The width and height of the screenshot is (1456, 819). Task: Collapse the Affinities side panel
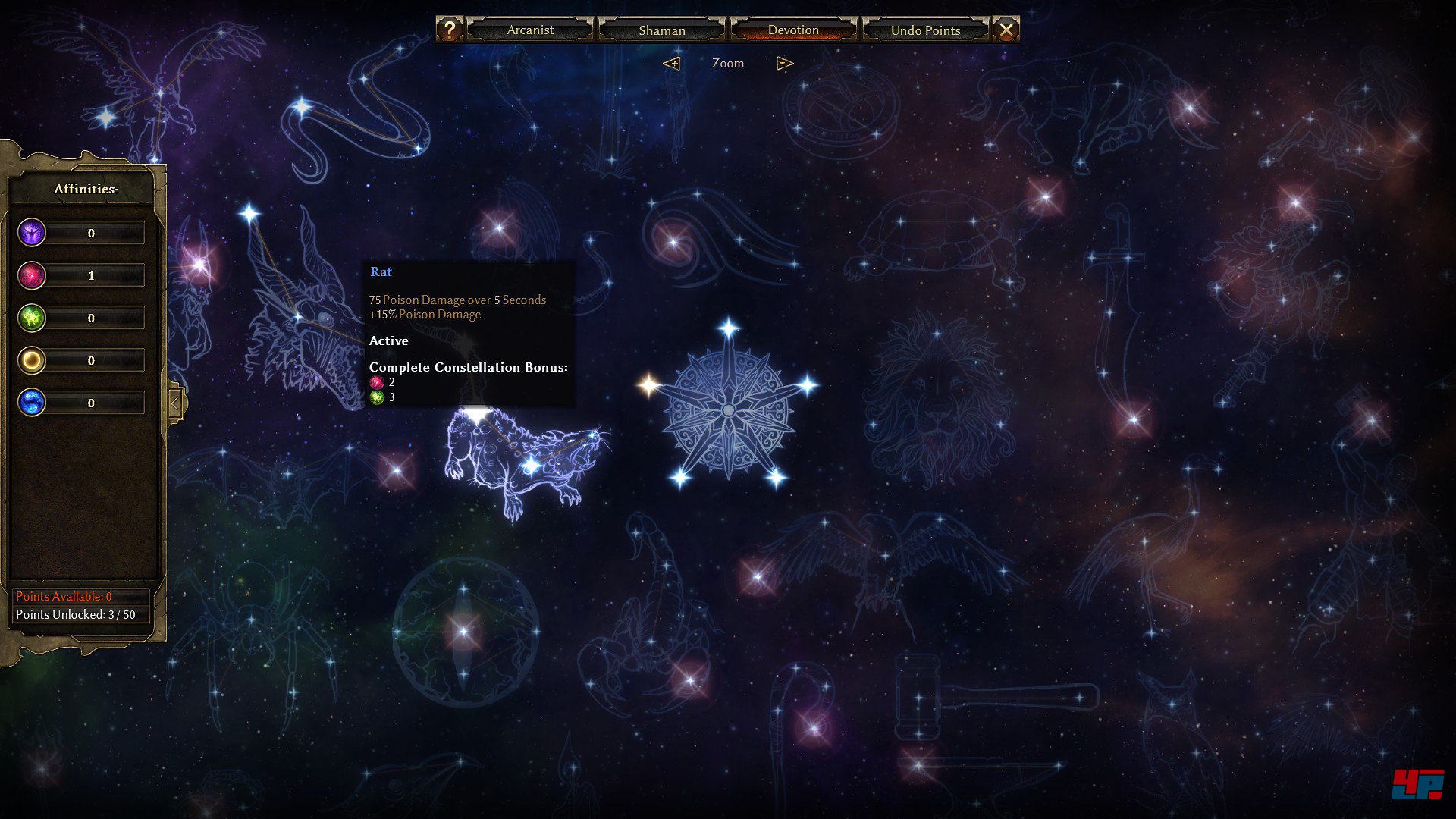(175, 403)
